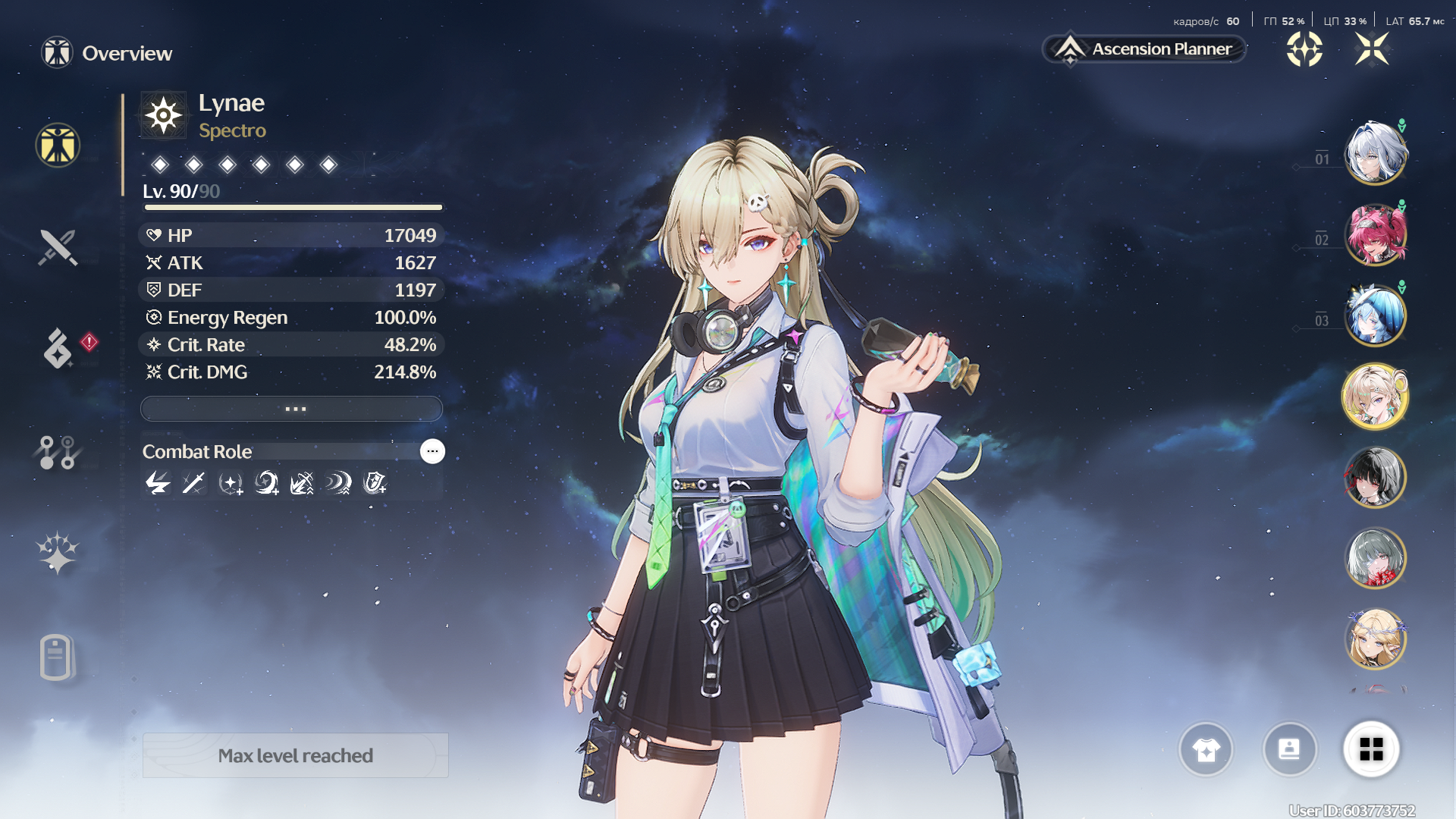Open the four-square grid view button
The image size is (1456, 819).
[1371, 749]
